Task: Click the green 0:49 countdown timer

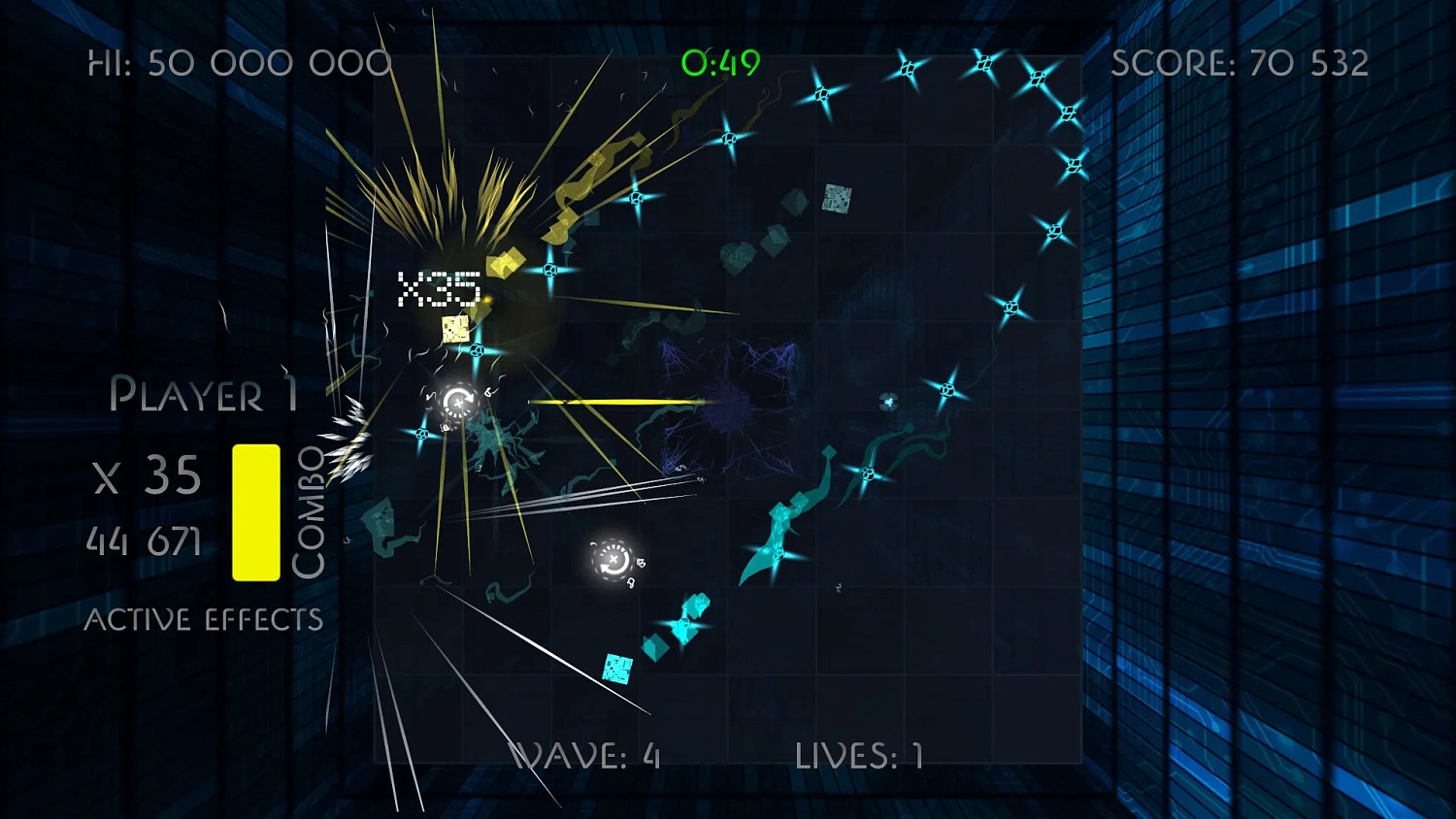Action: click(x=723, y=63)
